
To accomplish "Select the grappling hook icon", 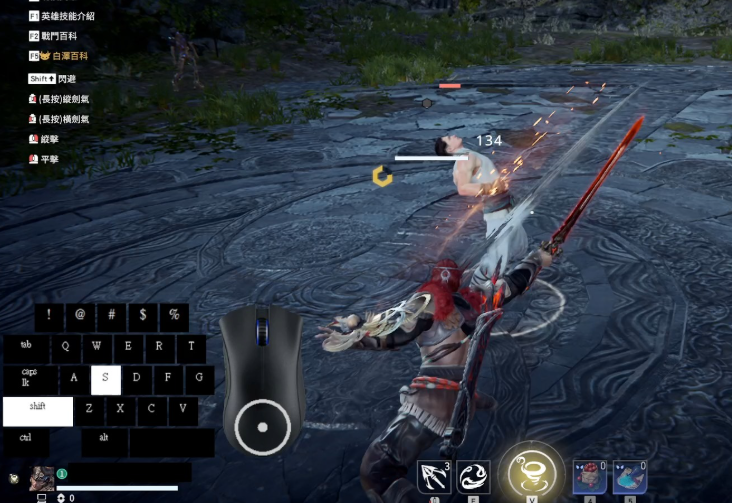I will click(x=433, y=476).
